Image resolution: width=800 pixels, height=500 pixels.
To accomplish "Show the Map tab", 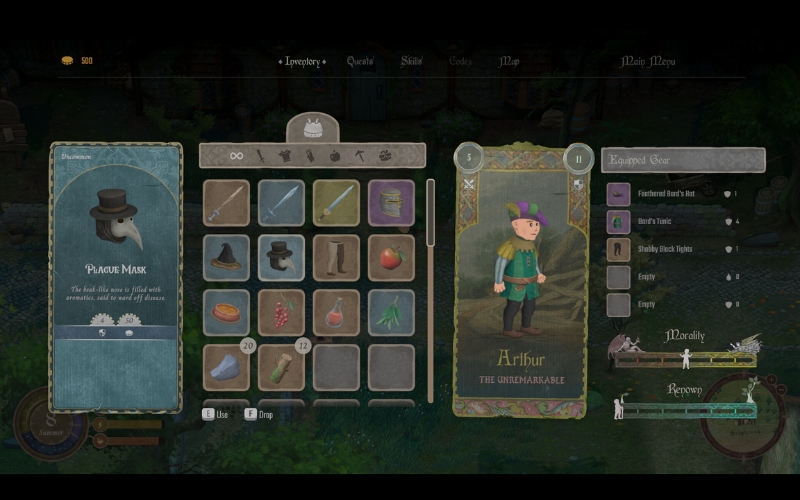I will (x=510, y=61).
